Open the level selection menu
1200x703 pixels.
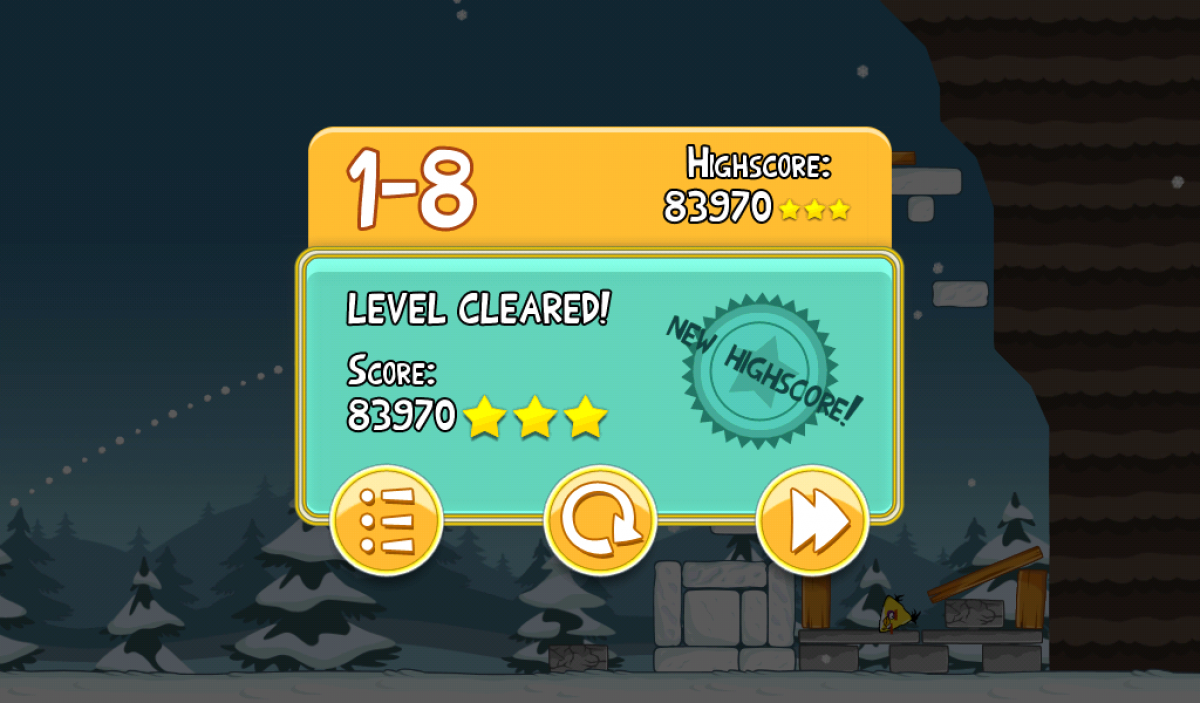click(x=386, y=520)
